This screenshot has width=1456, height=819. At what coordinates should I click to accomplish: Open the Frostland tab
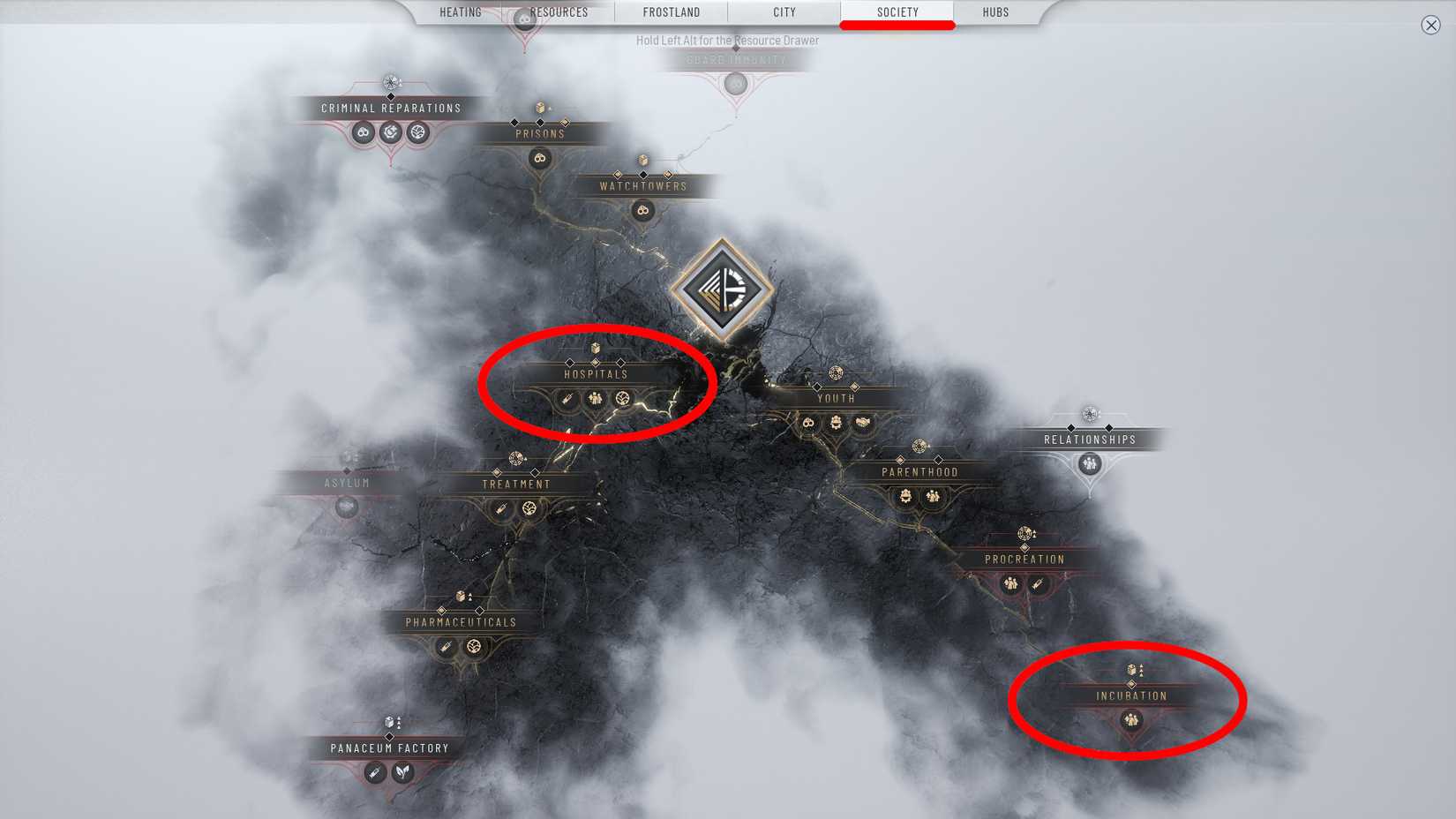[x=672, y=11]
